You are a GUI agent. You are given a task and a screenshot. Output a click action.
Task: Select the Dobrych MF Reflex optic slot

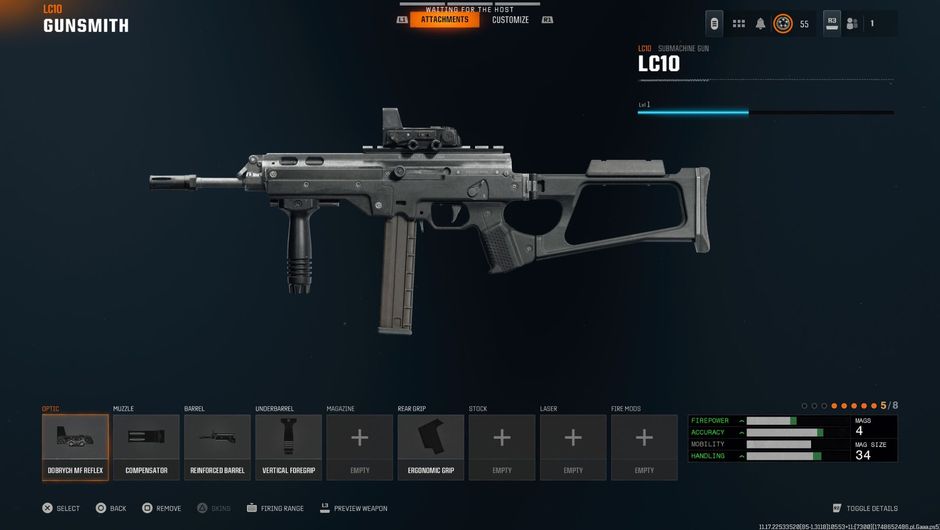pos(75,447)
